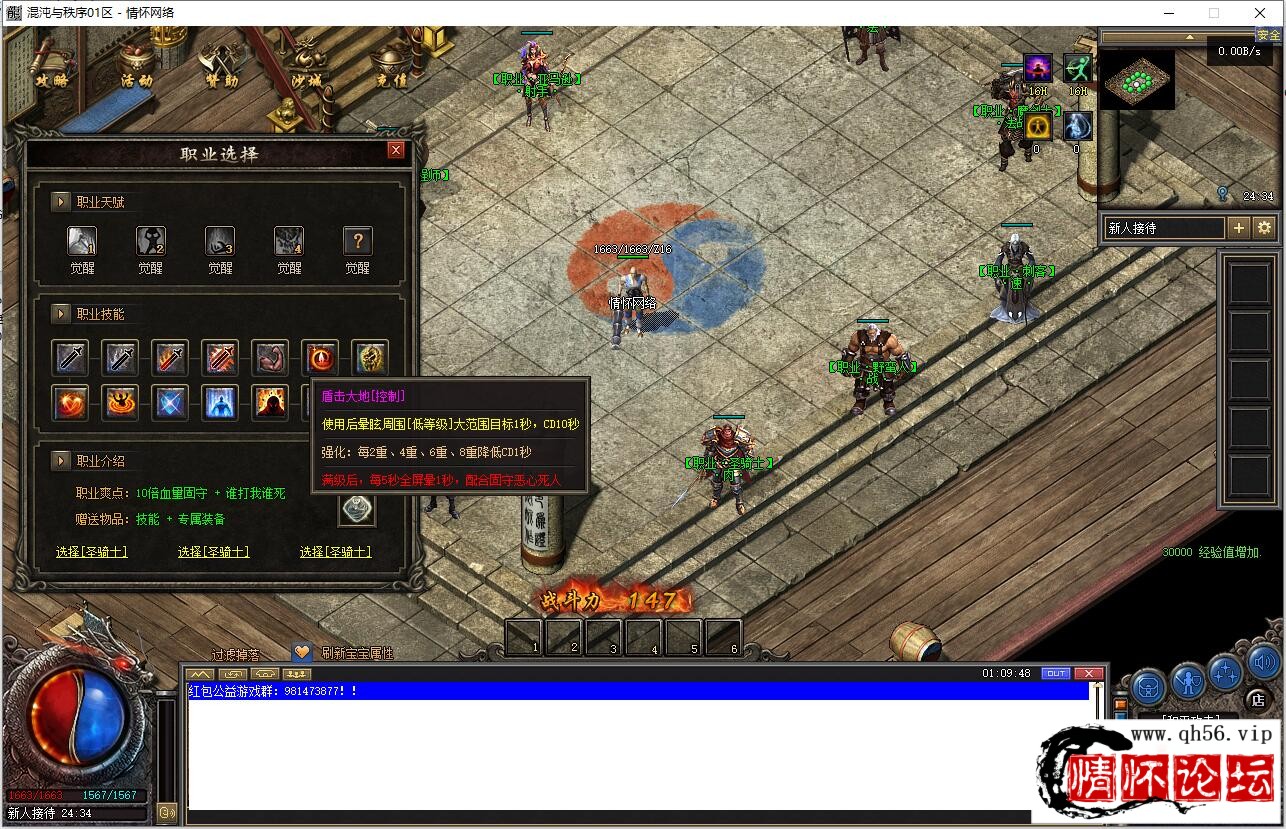The image size is (1286, 829).
Task: Close the 职业选择 class selection panel
Action: (x=396, y=150)
